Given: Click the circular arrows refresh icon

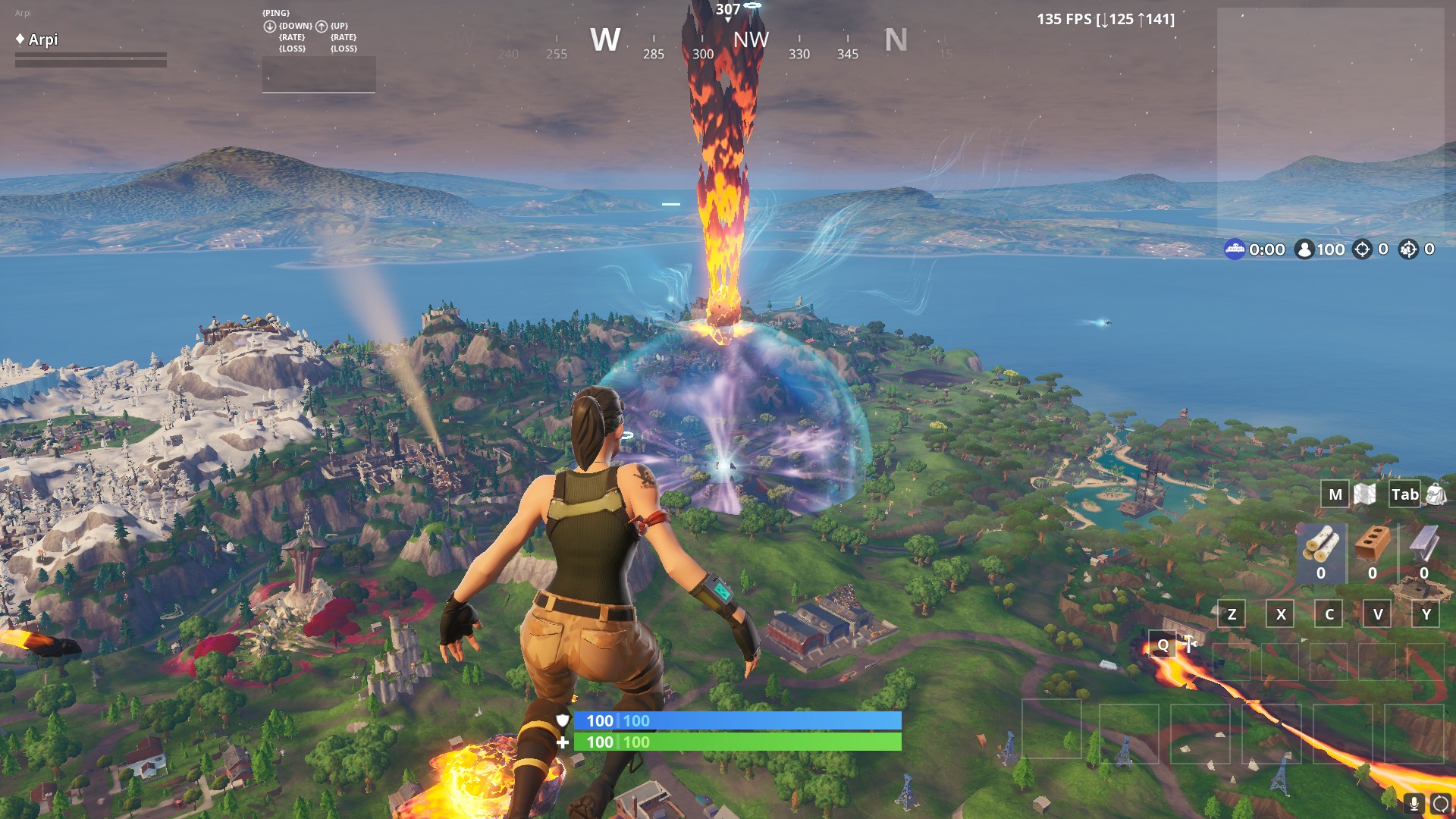Looking at the screenshot, I should tap(1440, 804).
